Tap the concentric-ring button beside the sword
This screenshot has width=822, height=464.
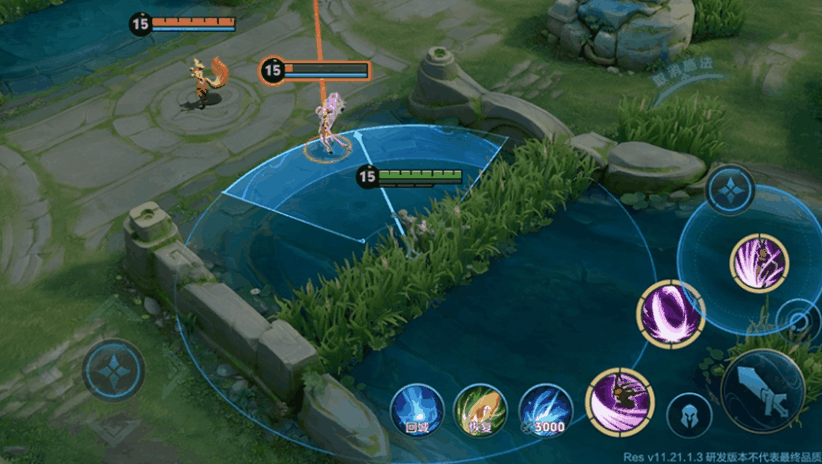pyautogui.click(x=798, y=322)
